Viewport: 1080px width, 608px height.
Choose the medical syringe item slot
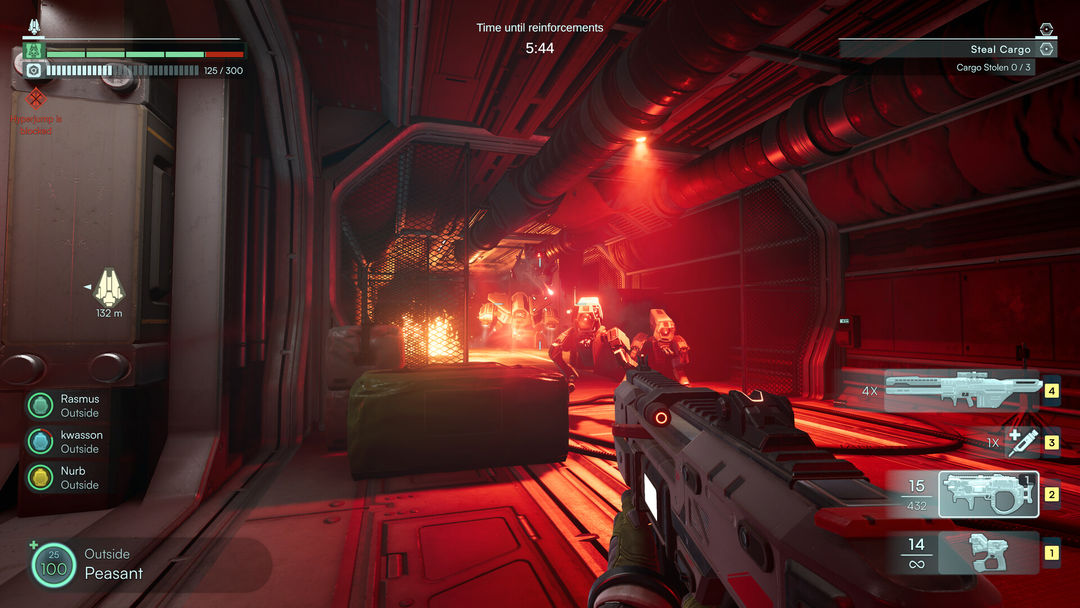[1022, 442]
